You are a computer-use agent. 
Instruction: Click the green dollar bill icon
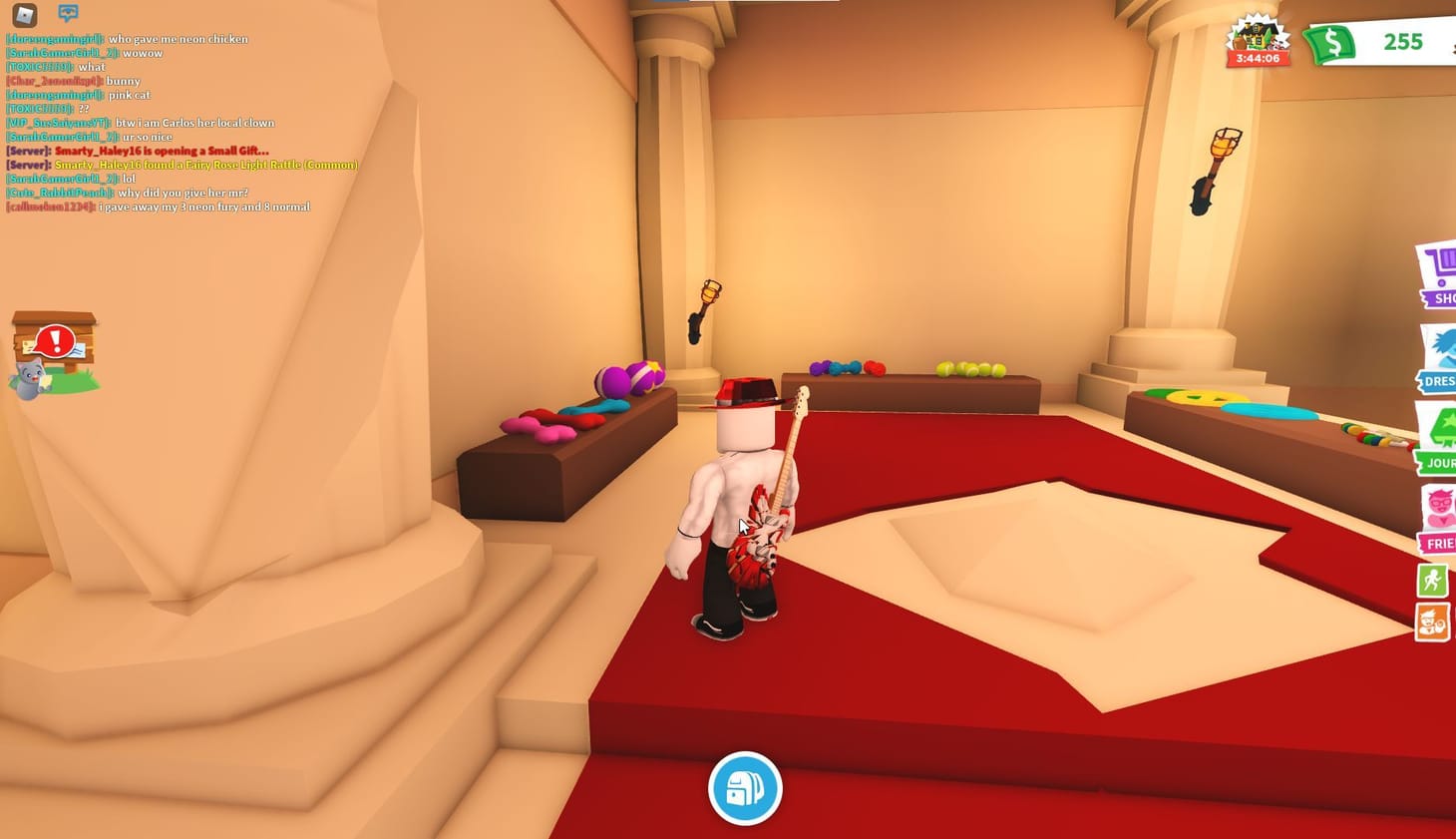(x=1332, y=42)
